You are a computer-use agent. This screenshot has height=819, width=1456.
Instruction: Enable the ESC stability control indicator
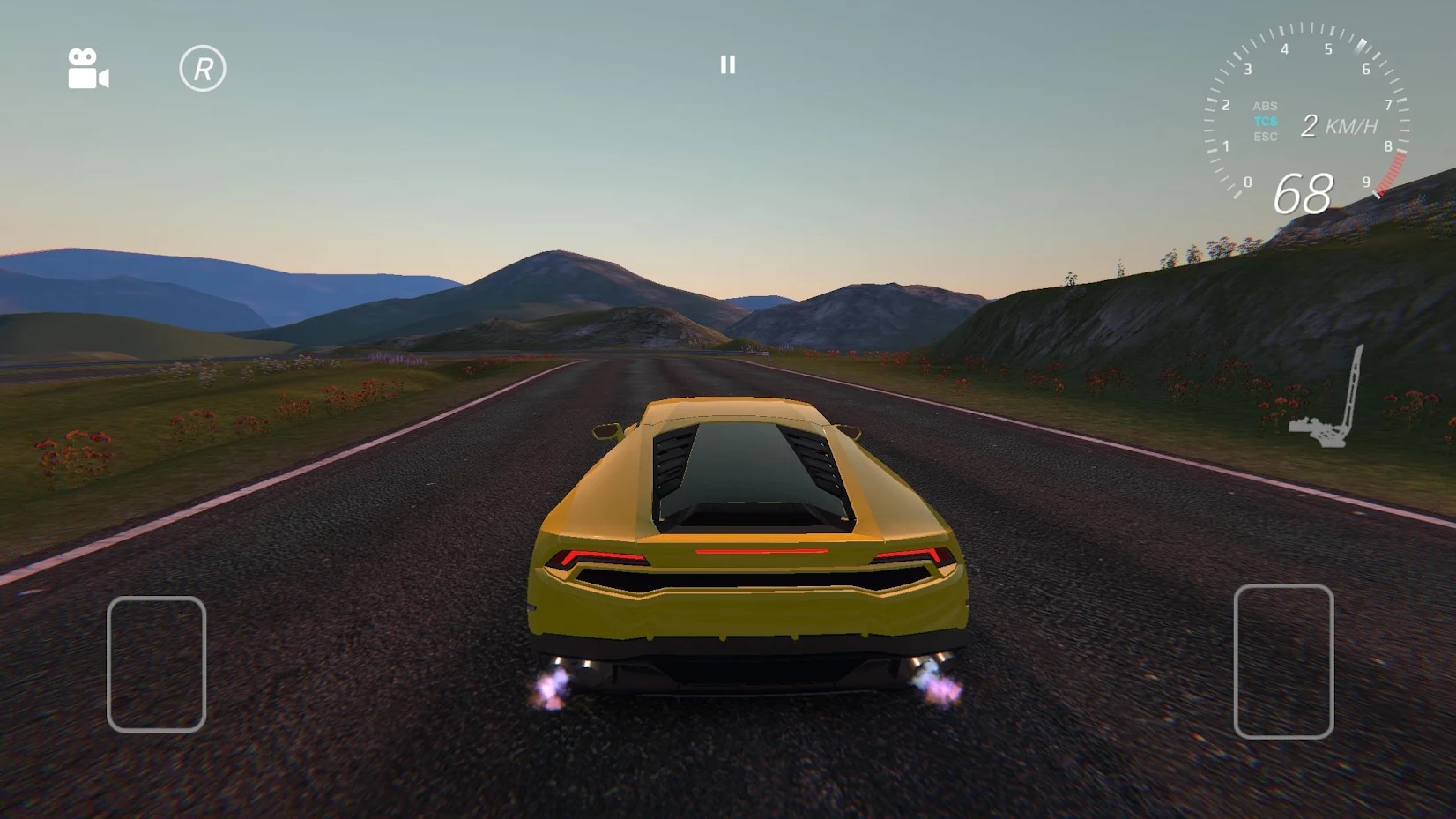[x=1265, y=138]
